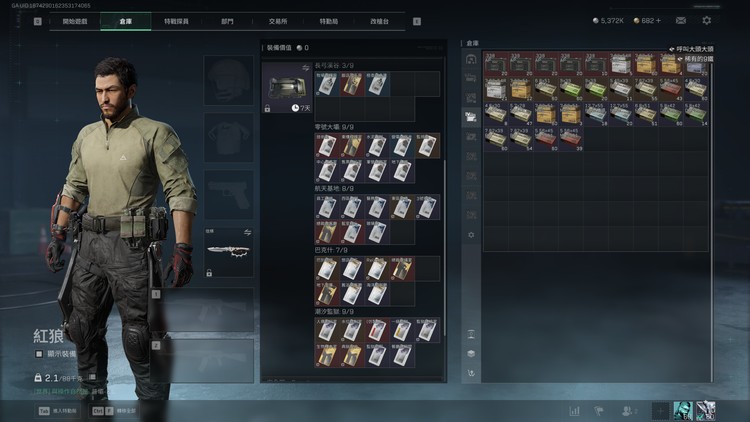The width and height of the screenshot is (750, 422).
Task: Open the settings gear in top bar
Action: click(707, 20)
